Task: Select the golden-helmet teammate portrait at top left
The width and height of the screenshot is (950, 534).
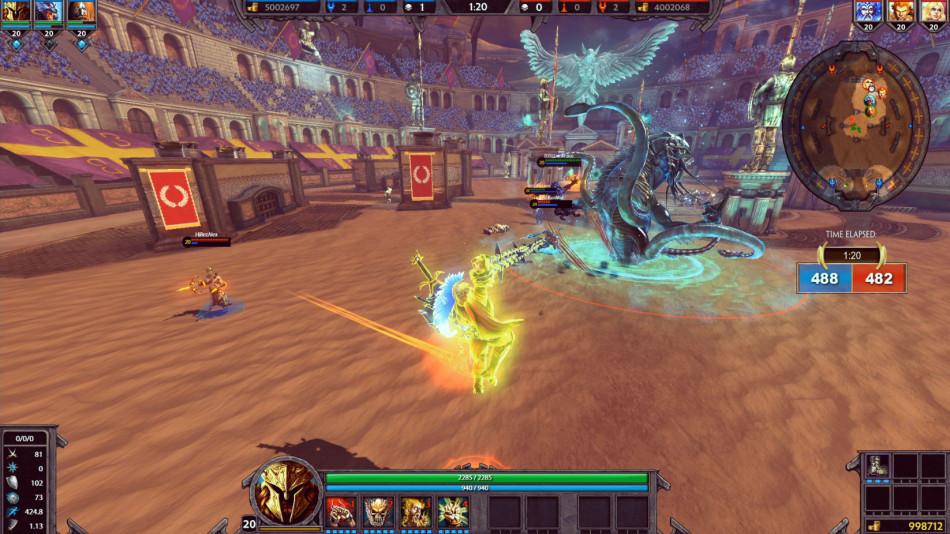Action: coord(16,13)
